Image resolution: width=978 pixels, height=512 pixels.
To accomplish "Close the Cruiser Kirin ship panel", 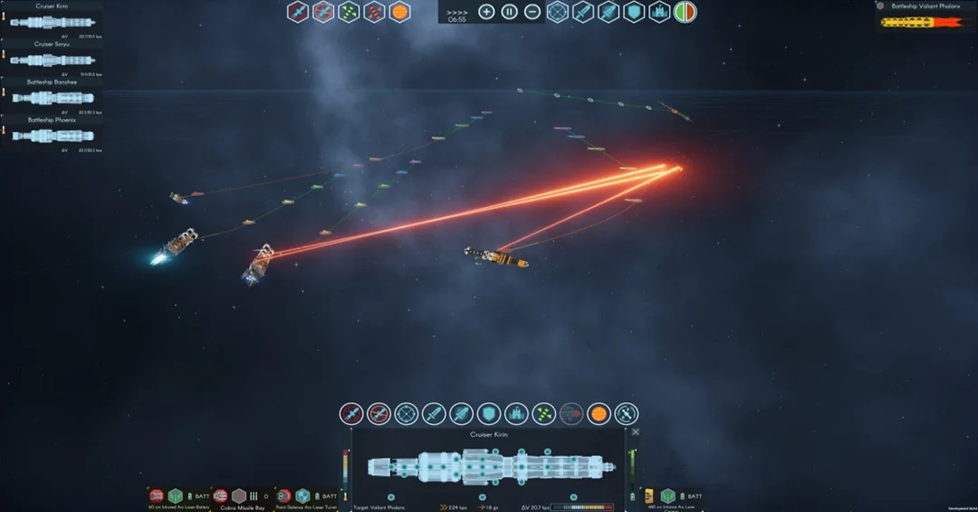I will click(635, 432).
